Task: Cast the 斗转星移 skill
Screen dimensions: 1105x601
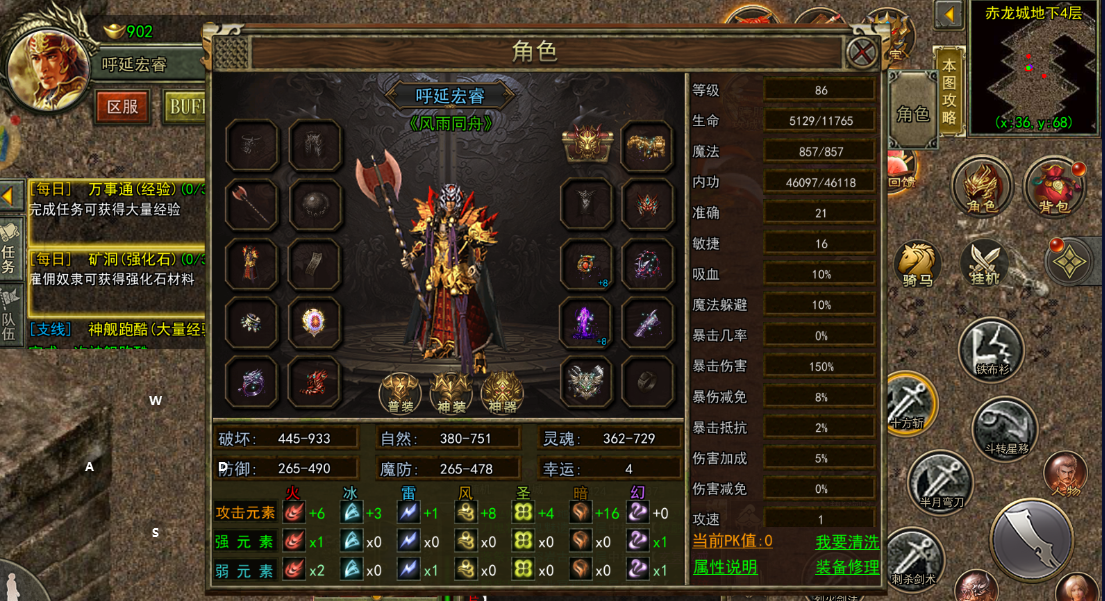Action: coord(1004,427)
